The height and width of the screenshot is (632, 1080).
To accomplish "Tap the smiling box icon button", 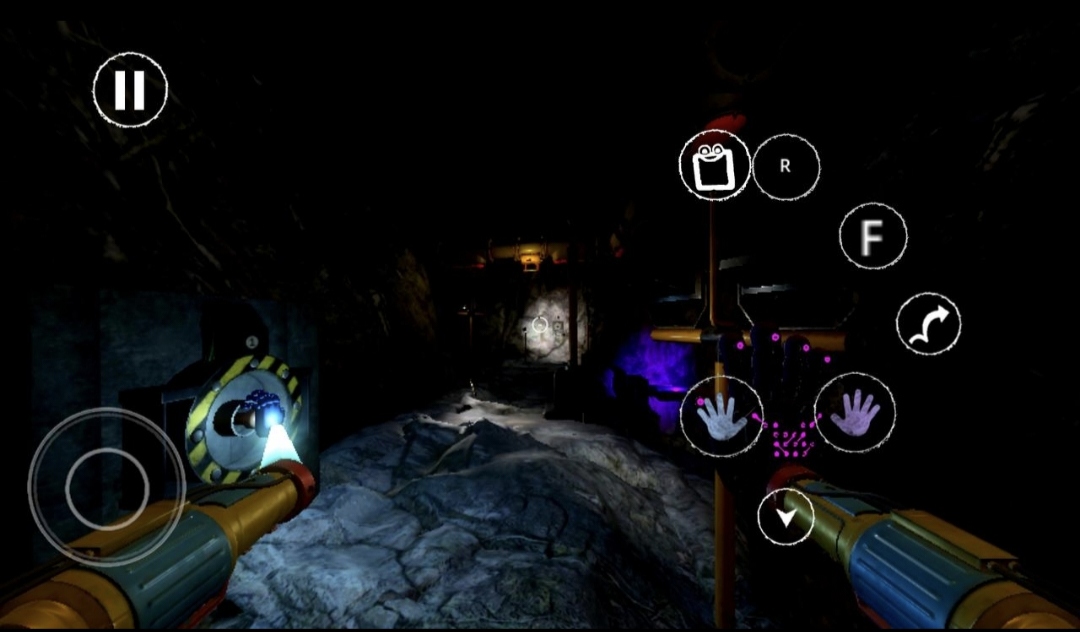I will point(715,165).
